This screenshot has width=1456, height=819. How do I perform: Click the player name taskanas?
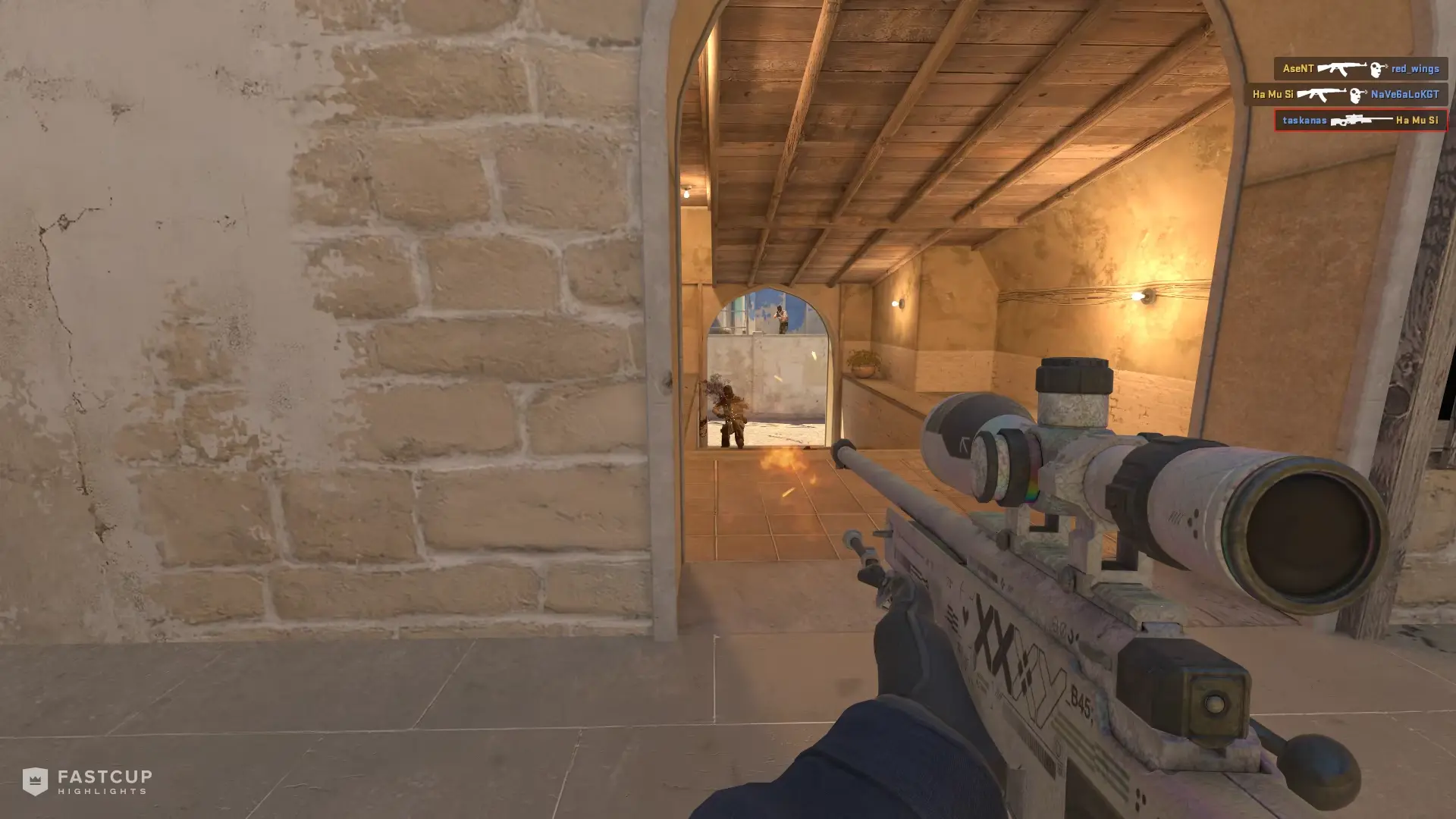tap(1304, 121)
